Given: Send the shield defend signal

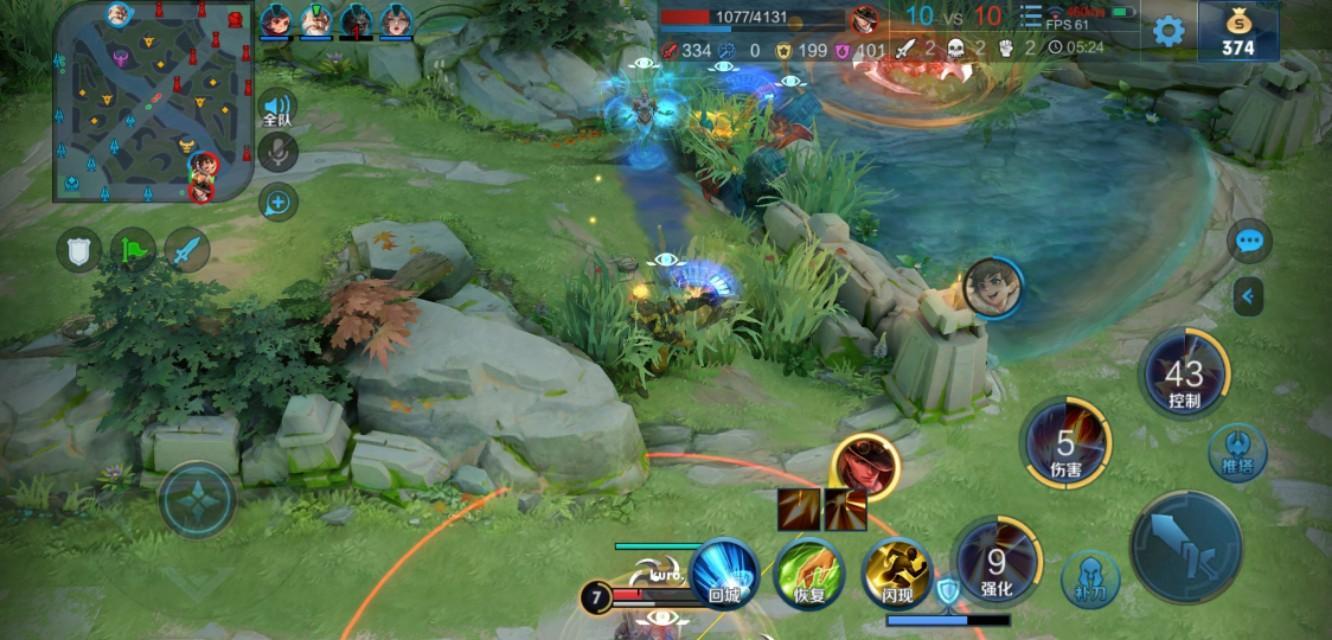Looking at the screenshot, I should [x=78, y=250].
